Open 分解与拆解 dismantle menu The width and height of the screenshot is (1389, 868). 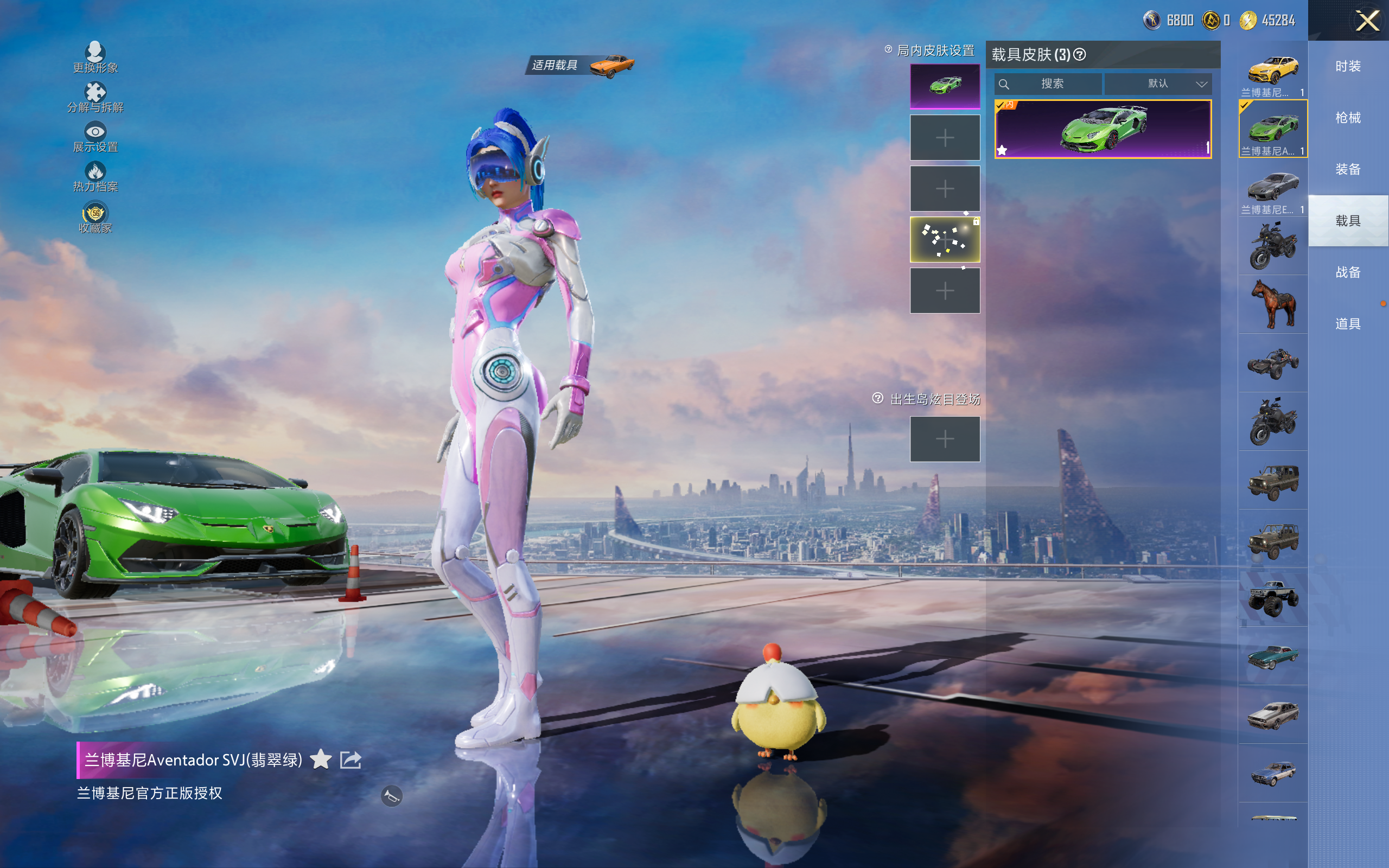(95, 98)
